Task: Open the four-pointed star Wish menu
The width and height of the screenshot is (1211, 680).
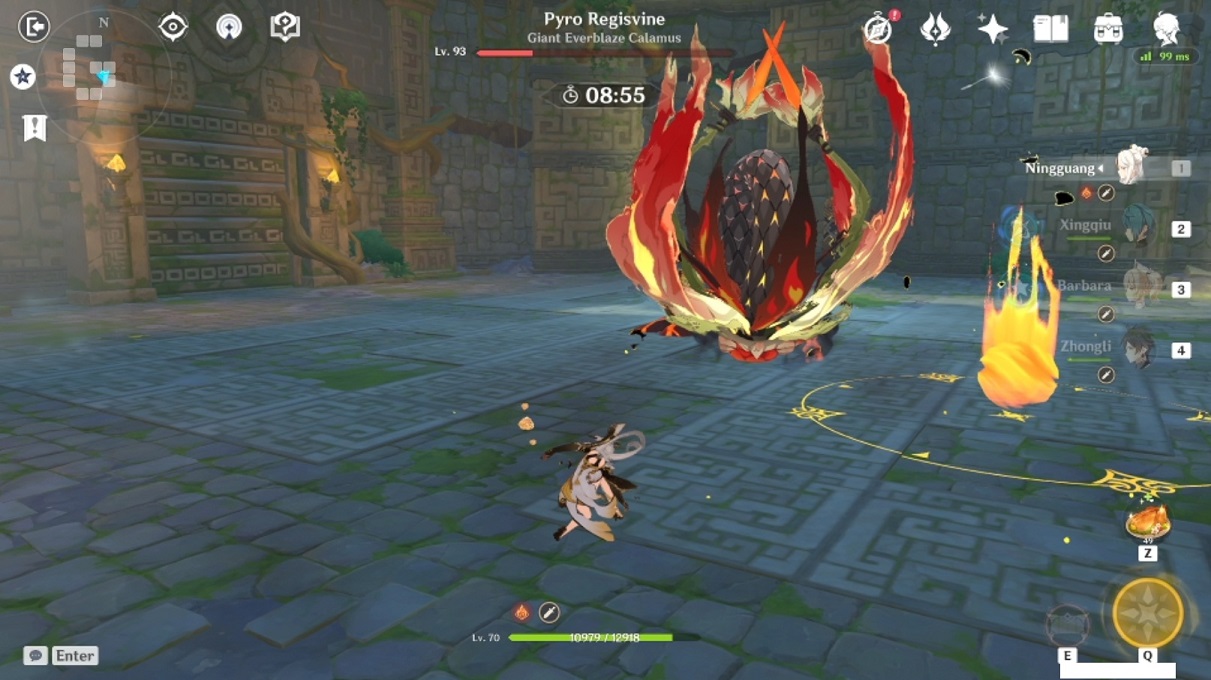Action: tap(992, 29)
